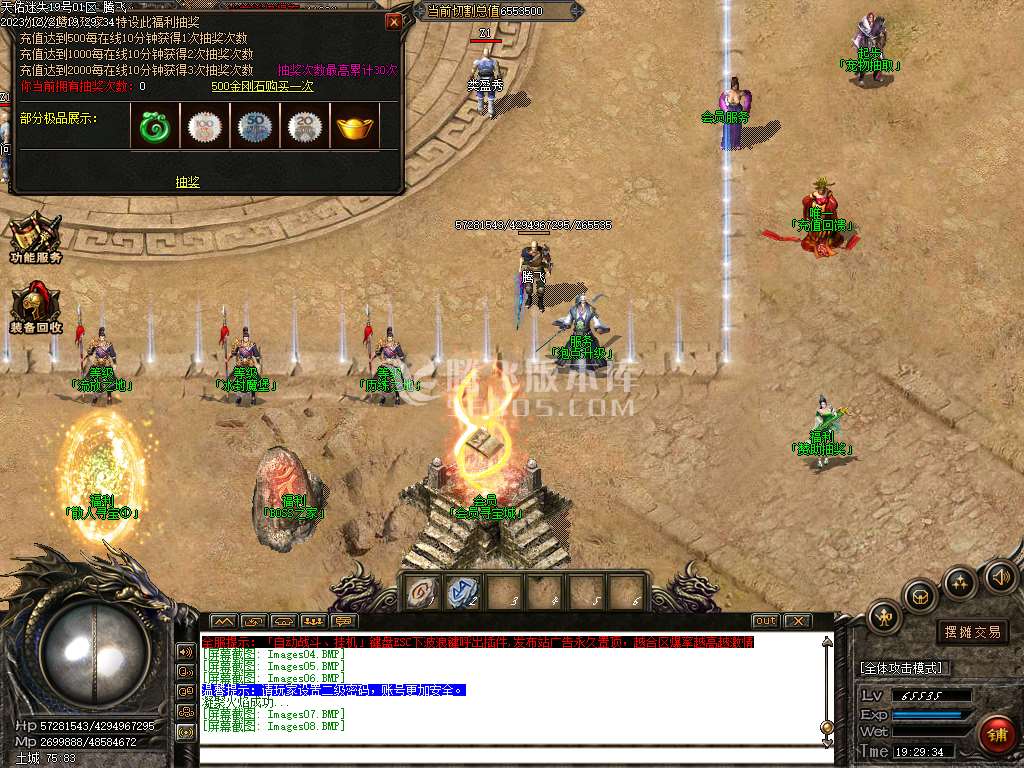
Task: Use the first hotbar slot item
Action: pos(421,592)
